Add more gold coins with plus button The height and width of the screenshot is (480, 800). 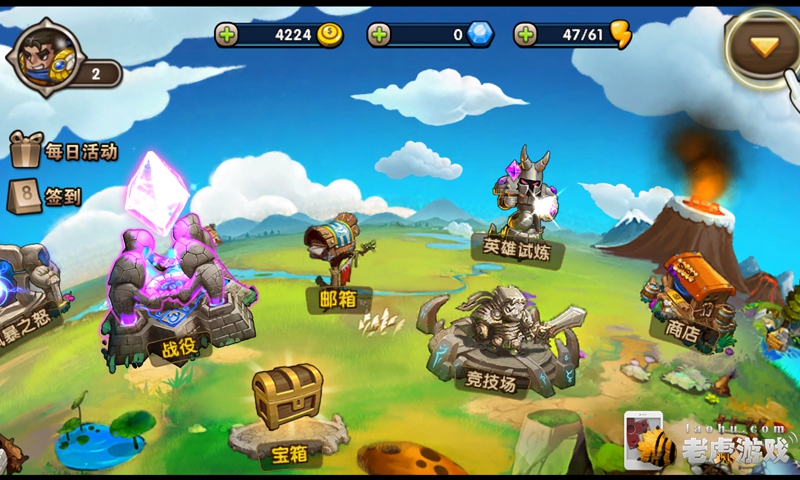tap(228, 35)
